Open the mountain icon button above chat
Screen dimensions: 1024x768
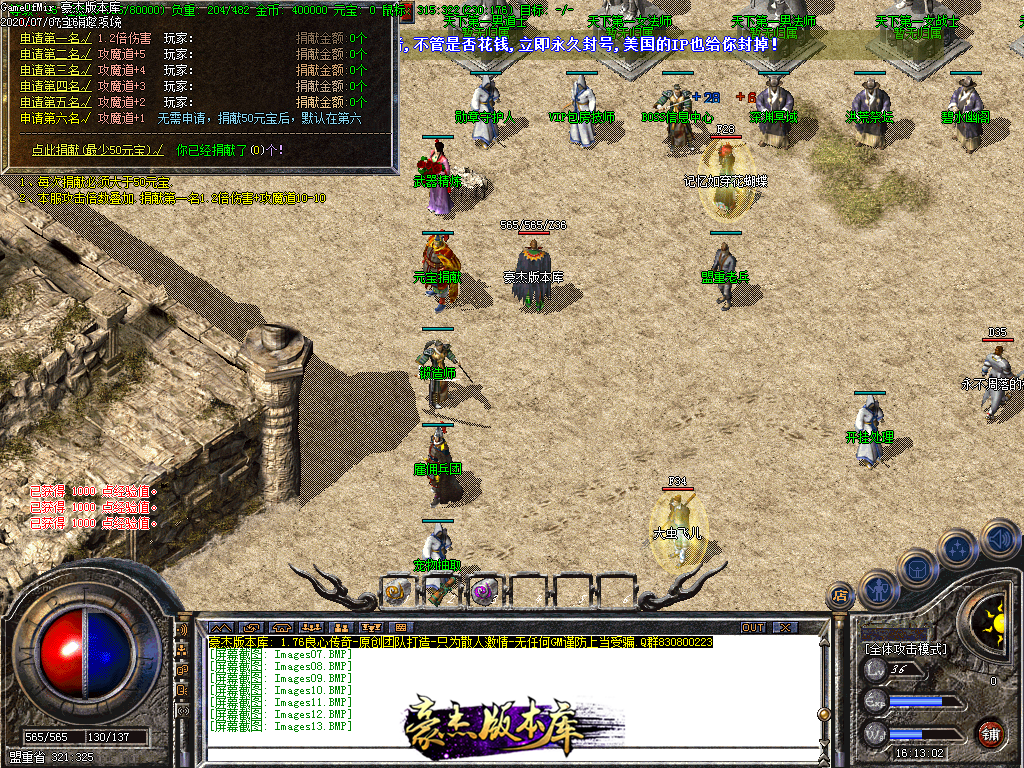coord(221,627)
